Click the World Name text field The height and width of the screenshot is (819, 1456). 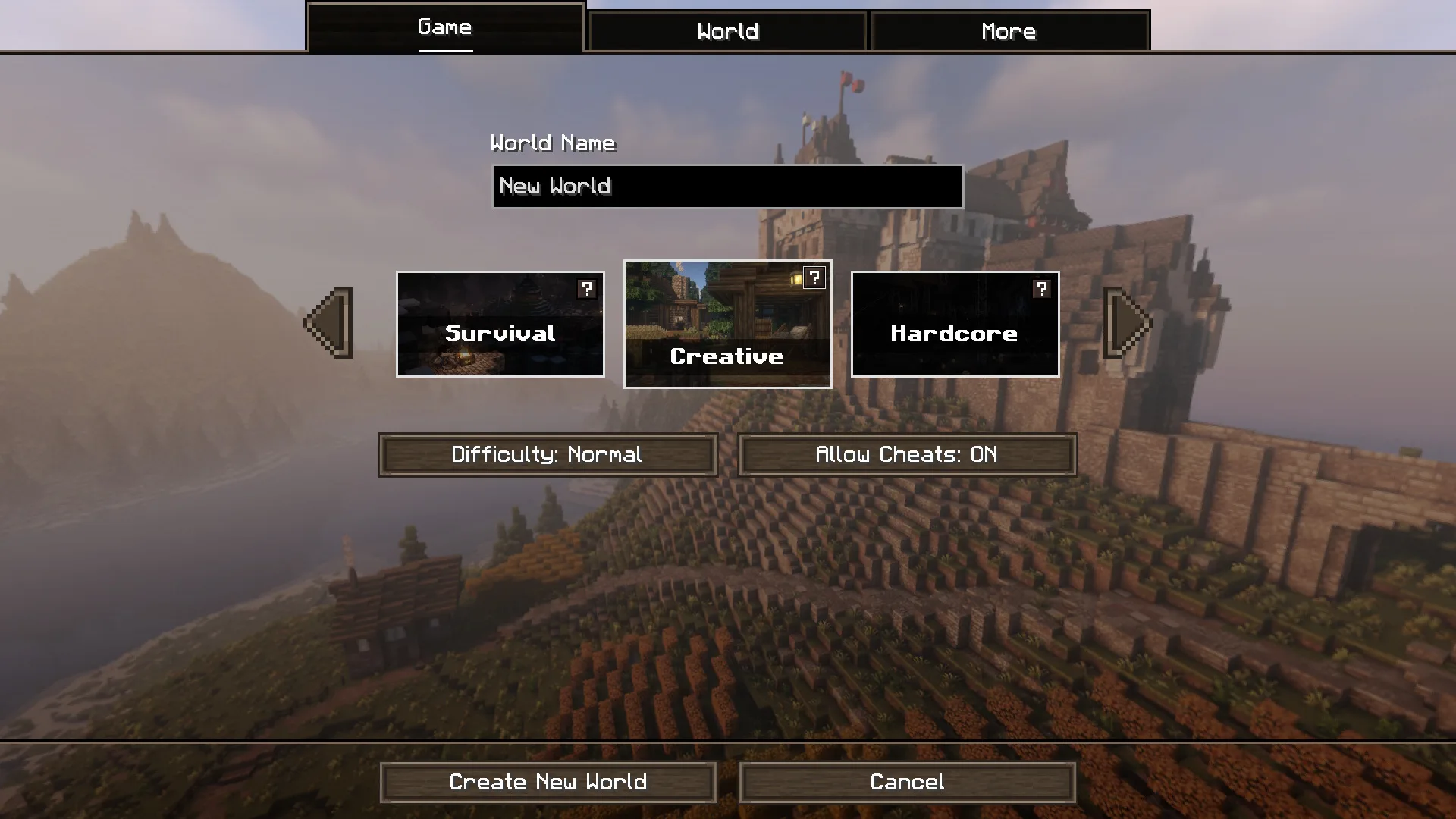tap(726, 187)
